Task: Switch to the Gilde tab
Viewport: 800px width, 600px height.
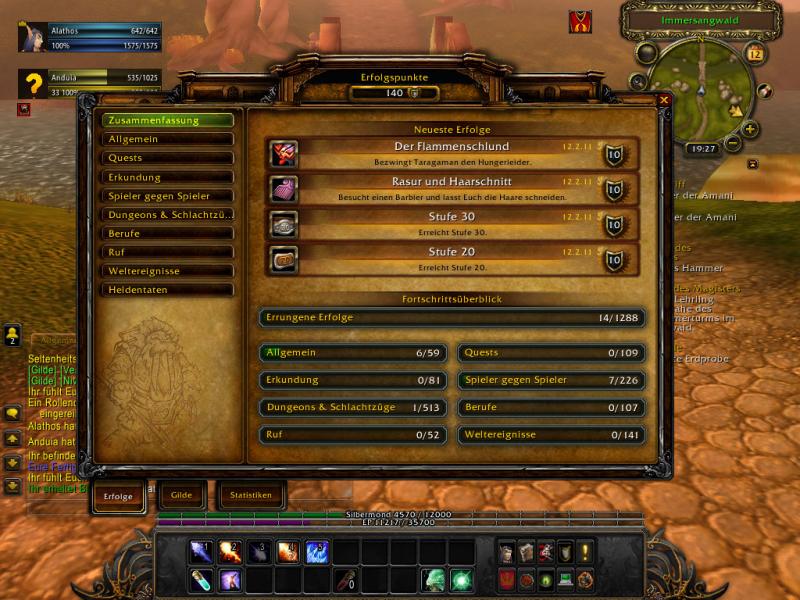Action: tap(182, 495)
